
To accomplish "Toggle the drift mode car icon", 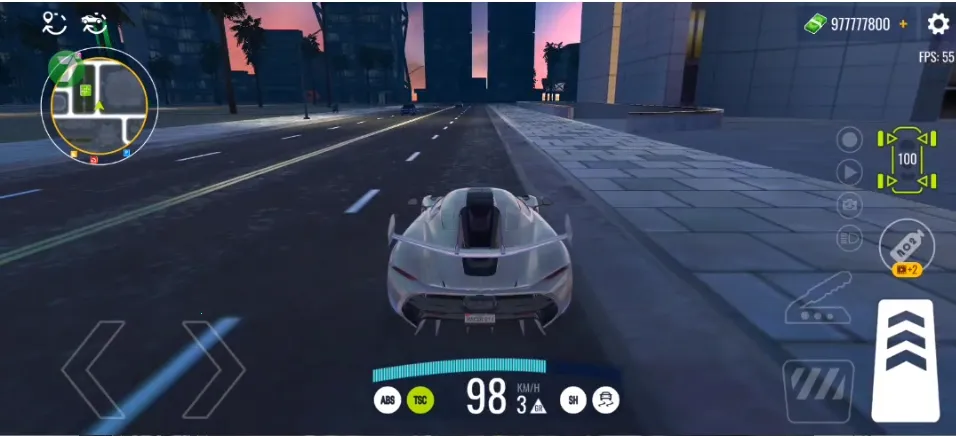I will pyautogui.click(x=605, y=401).
